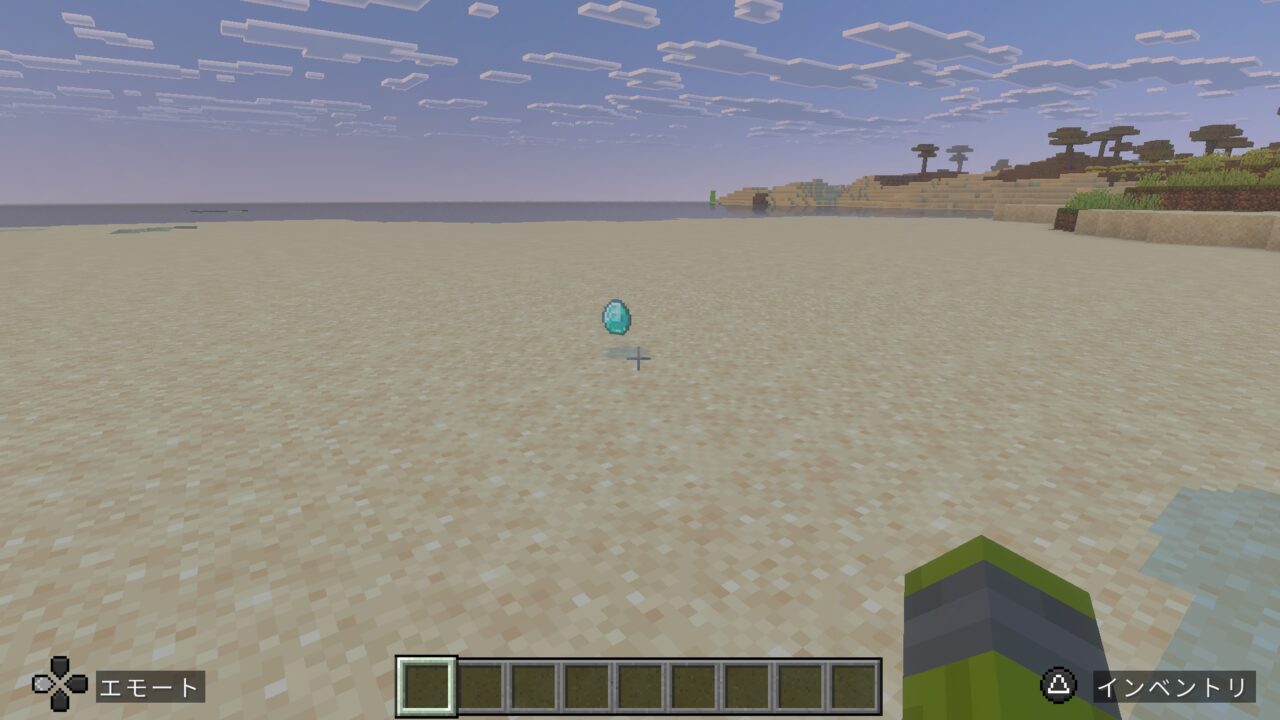The height and width of the screenshot is (720, 1280).
Task: Select the highlighted hotbar slot
Action: (427, 686)
